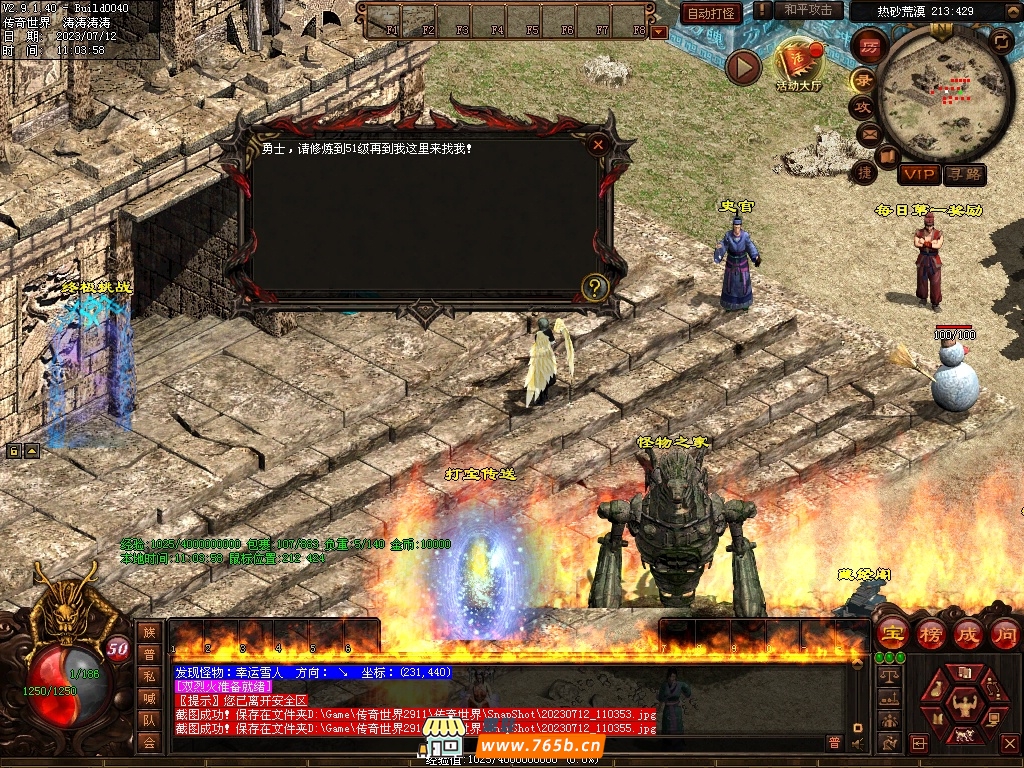The width and height of the screenshot is (1024, 768).
Task: Toggle the 自动打怪 auto-fight button
Action: pos(711,13)
